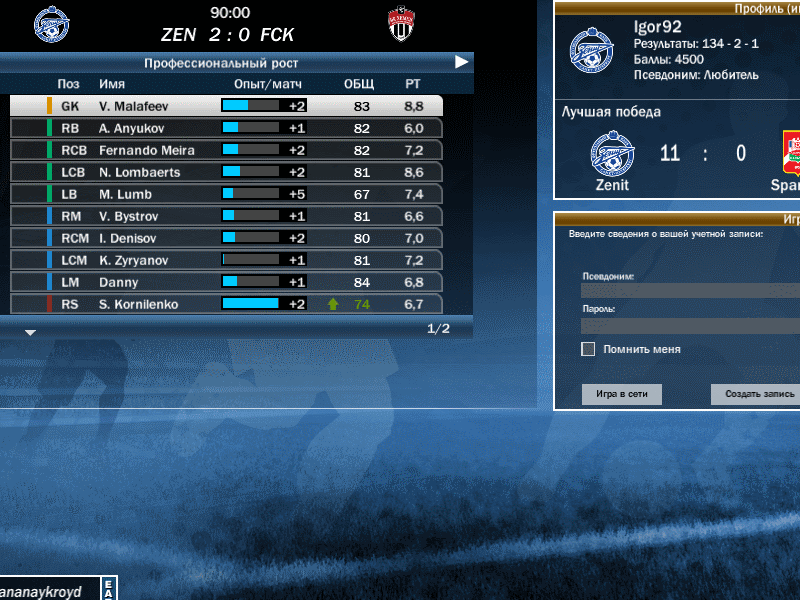800x600 pixels.
Task: Select V. Malafeev goalkeeper row
Action: pyautogui.click(x=226, y=106)
